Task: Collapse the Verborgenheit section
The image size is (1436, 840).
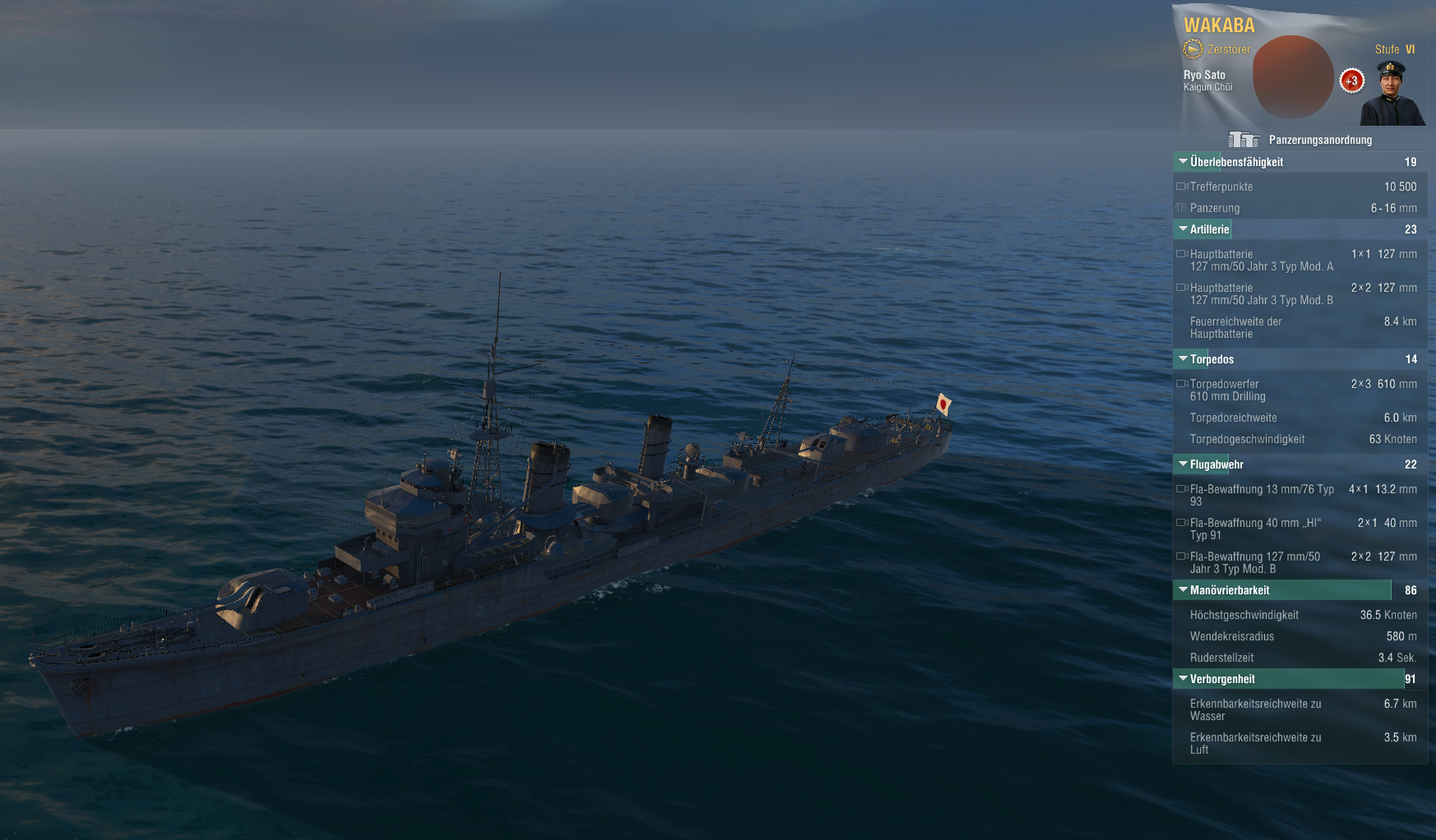Action: [1183, 679]
